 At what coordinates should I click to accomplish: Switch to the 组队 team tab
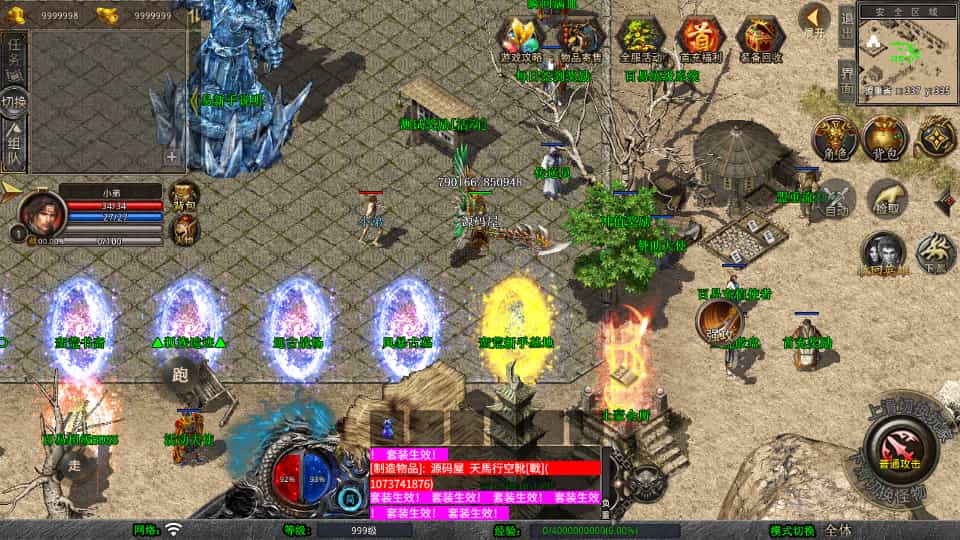(x=14, y=143)
